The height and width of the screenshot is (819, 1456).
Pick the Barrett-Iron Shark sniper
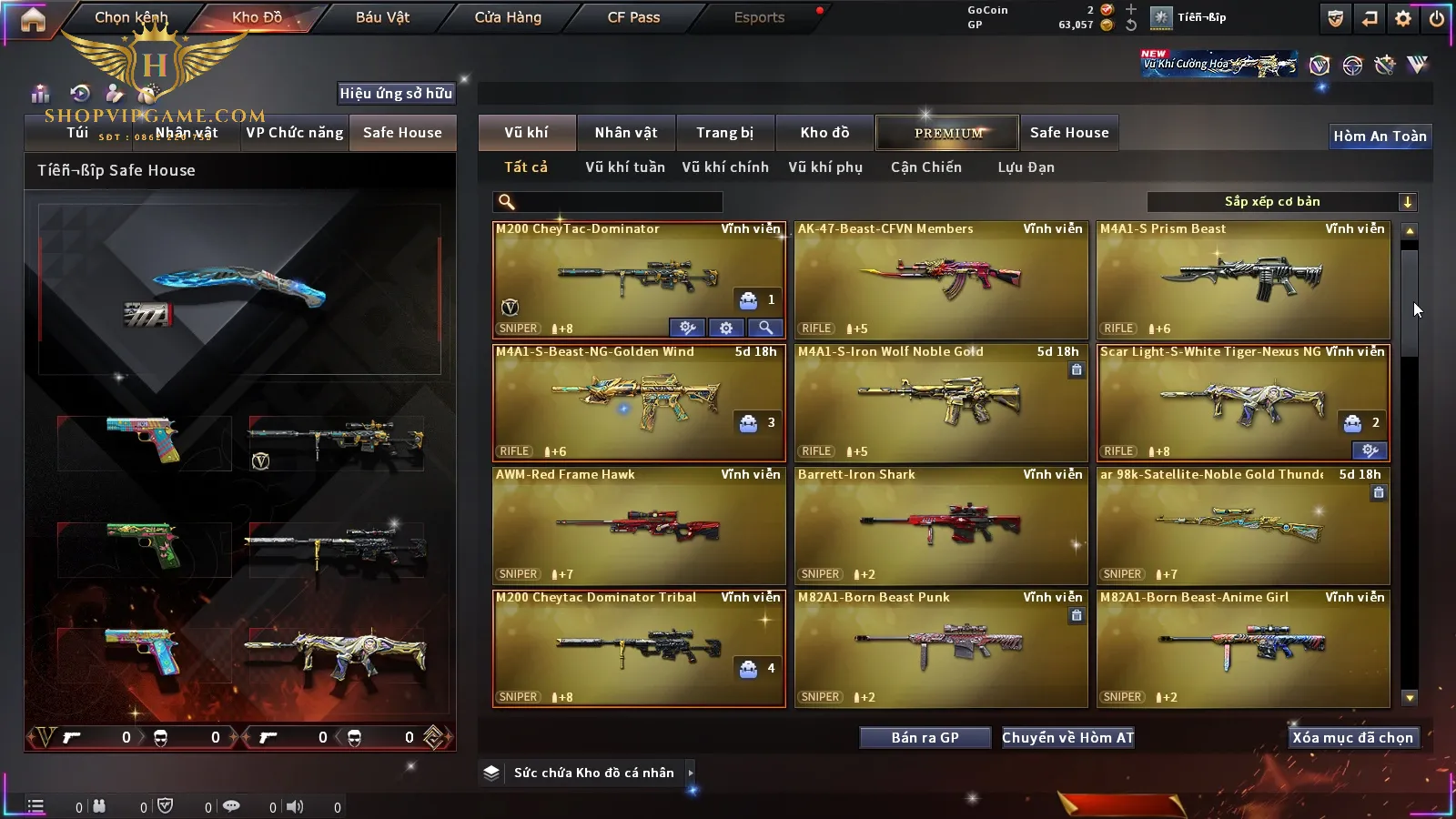(x=941, y=525)
